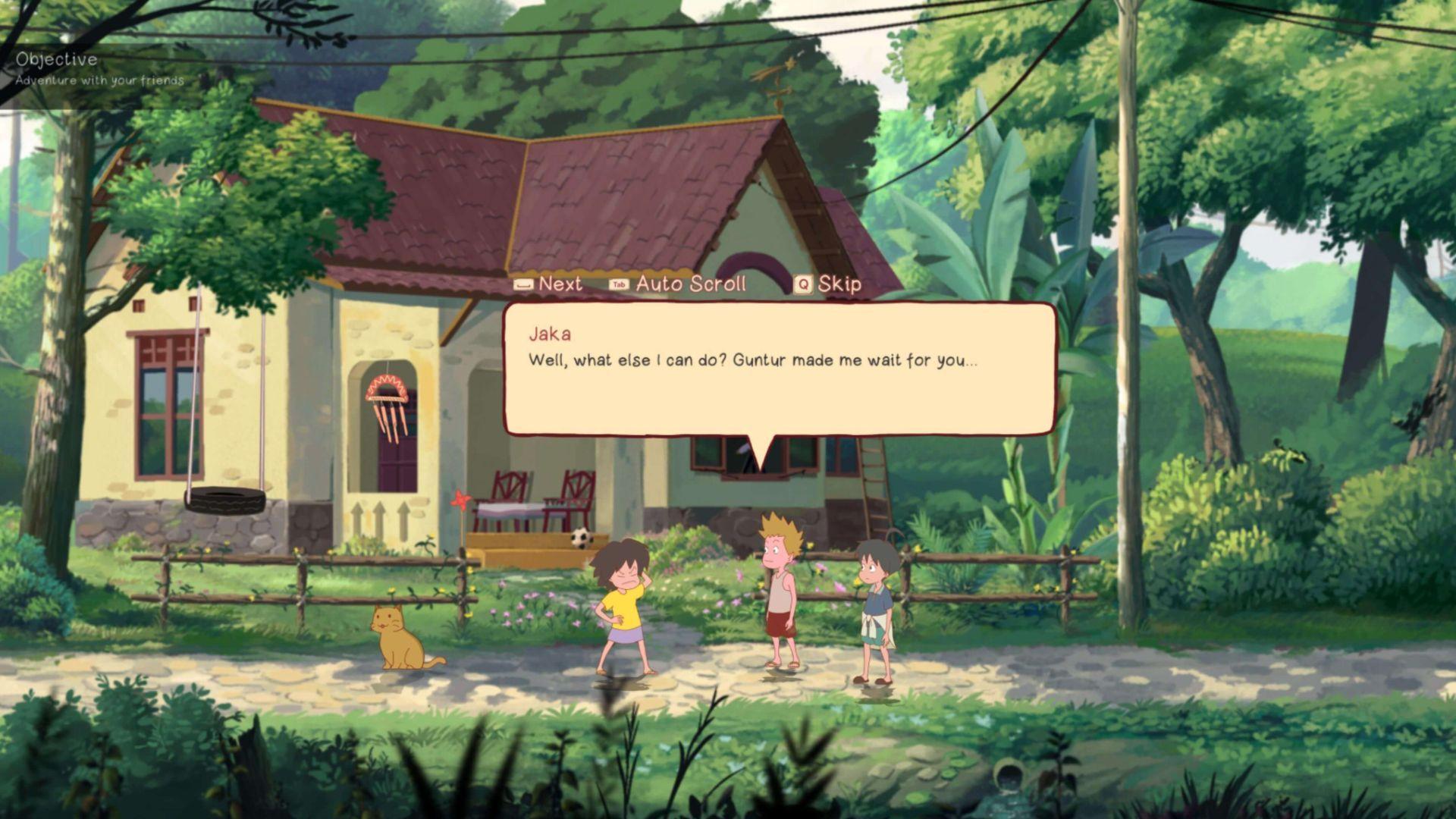Enable Auto Scroll for the dialogue
Viewport: 1456px width, 819px height.
(x=678, y=284)
